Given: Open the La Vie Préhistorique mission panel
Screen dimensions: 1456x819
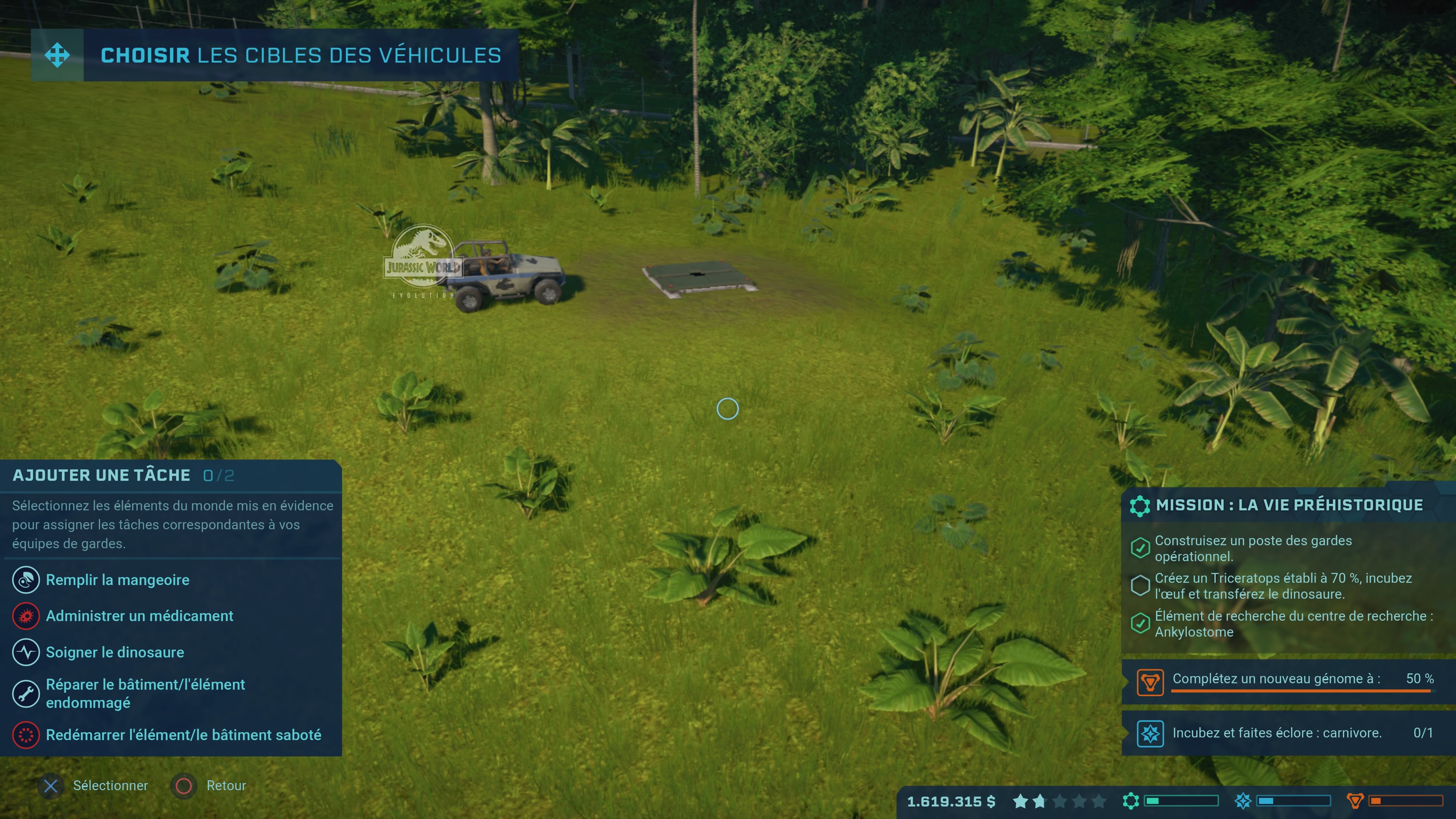Looking at the screenshot, I should tap(1288, 505).
